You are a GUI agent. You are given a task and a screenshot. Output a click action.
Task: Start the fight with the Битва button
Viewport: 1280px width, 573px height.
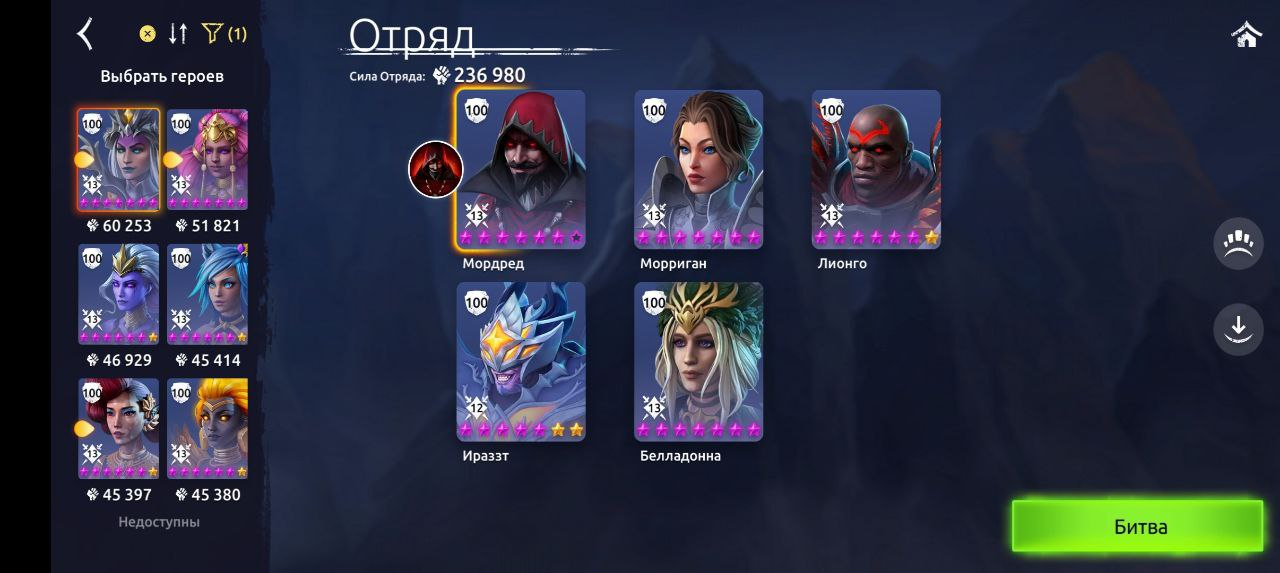(1138, 526)
